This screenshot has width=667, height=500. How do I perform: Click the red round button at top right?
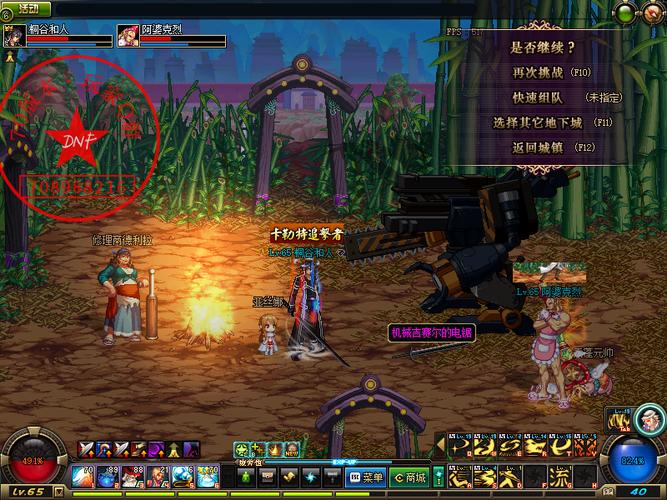[654, 13]
